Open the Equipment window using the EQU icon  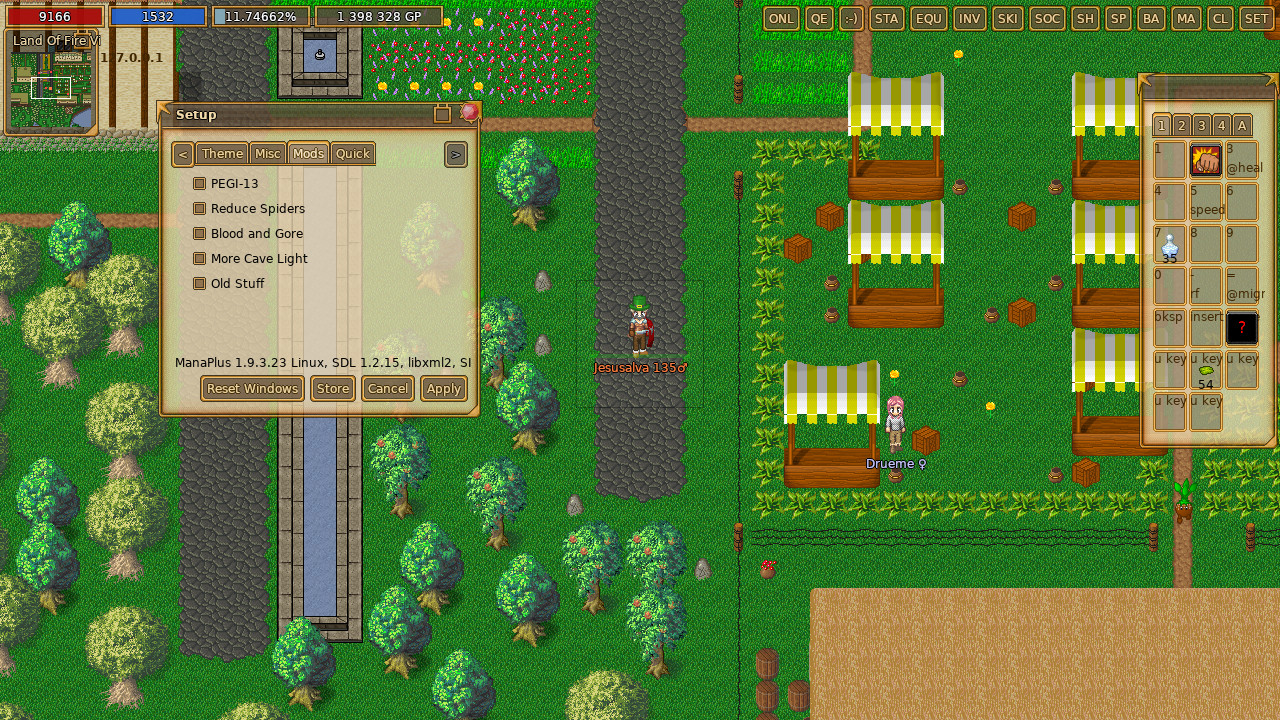click(928, 18)
